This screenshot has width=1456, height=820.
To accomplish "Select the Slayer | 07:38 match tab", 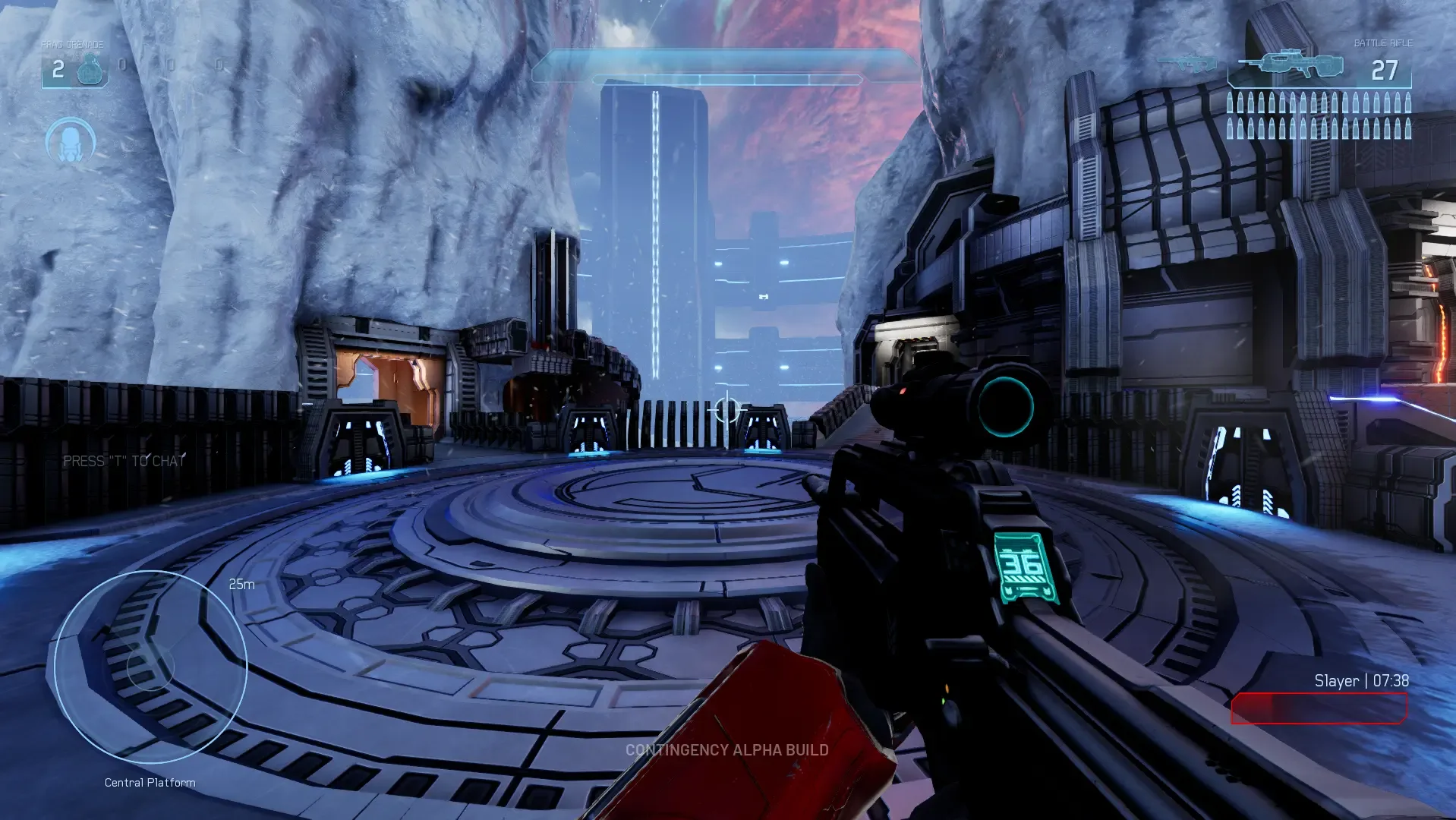I will [x=1361, y=681].
